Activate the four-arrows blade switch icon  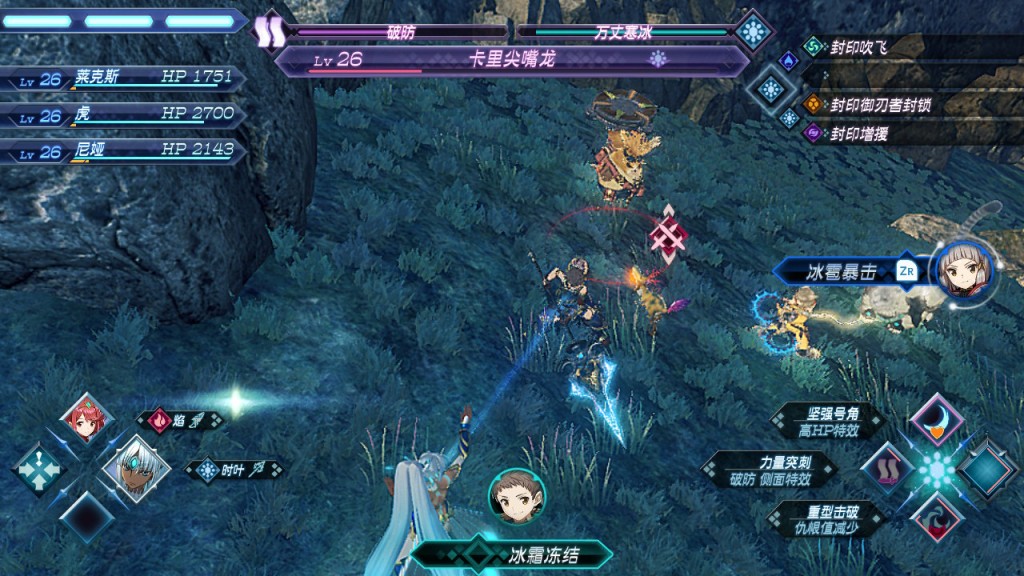[40, 468]
